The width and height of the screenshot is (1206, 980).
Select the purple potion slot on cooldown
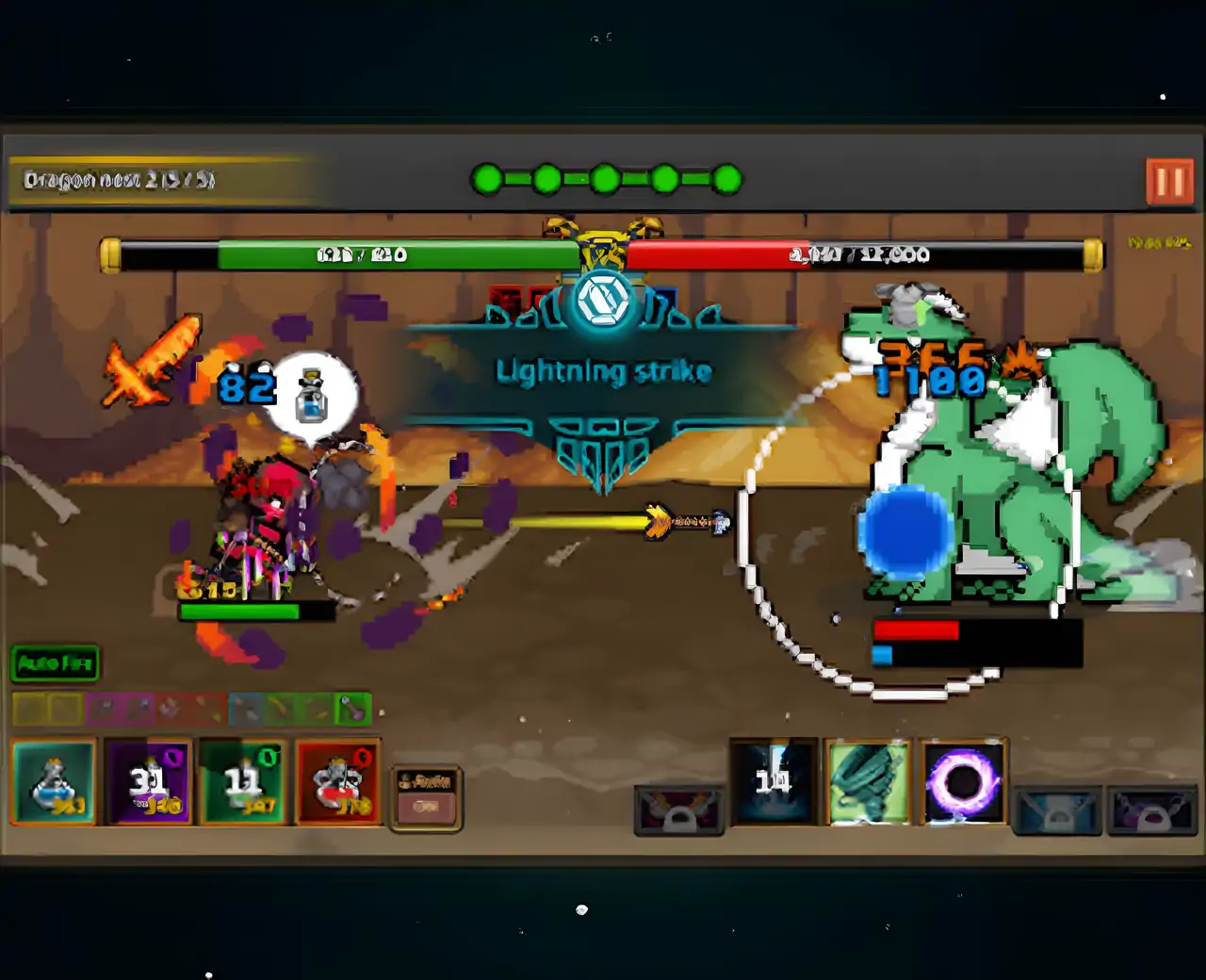[148, 782]
